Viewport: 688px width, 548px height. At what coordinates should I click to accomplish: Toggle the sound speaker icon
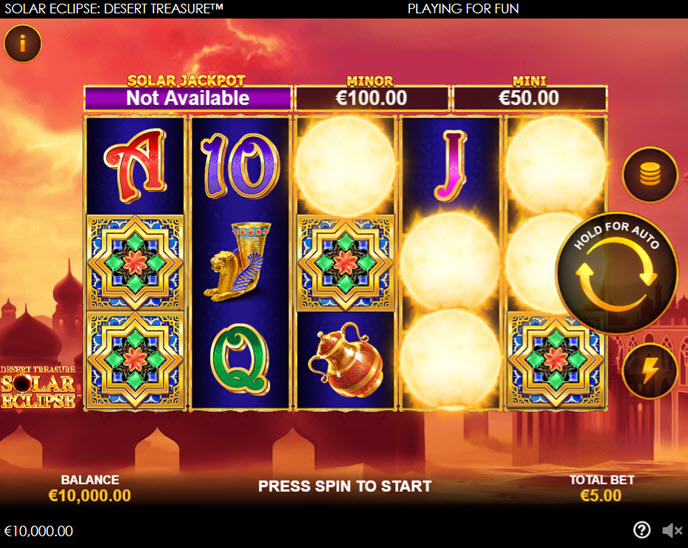tap(672, 530)
